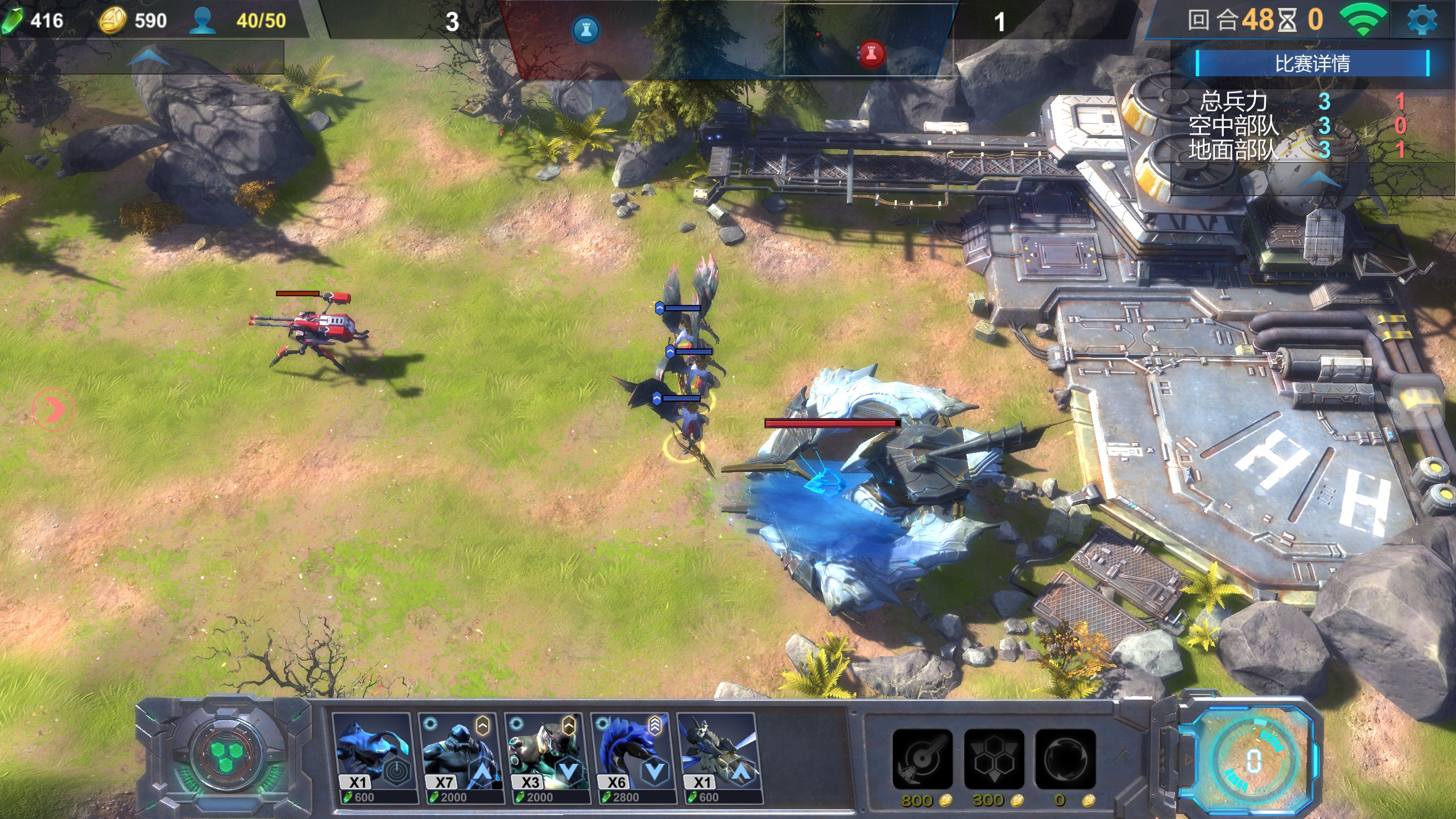Activate the 300 gold hexagon skill
The height and width of the screenshot is (819, 1456).
pyautogui.click(x=994, y=759)
